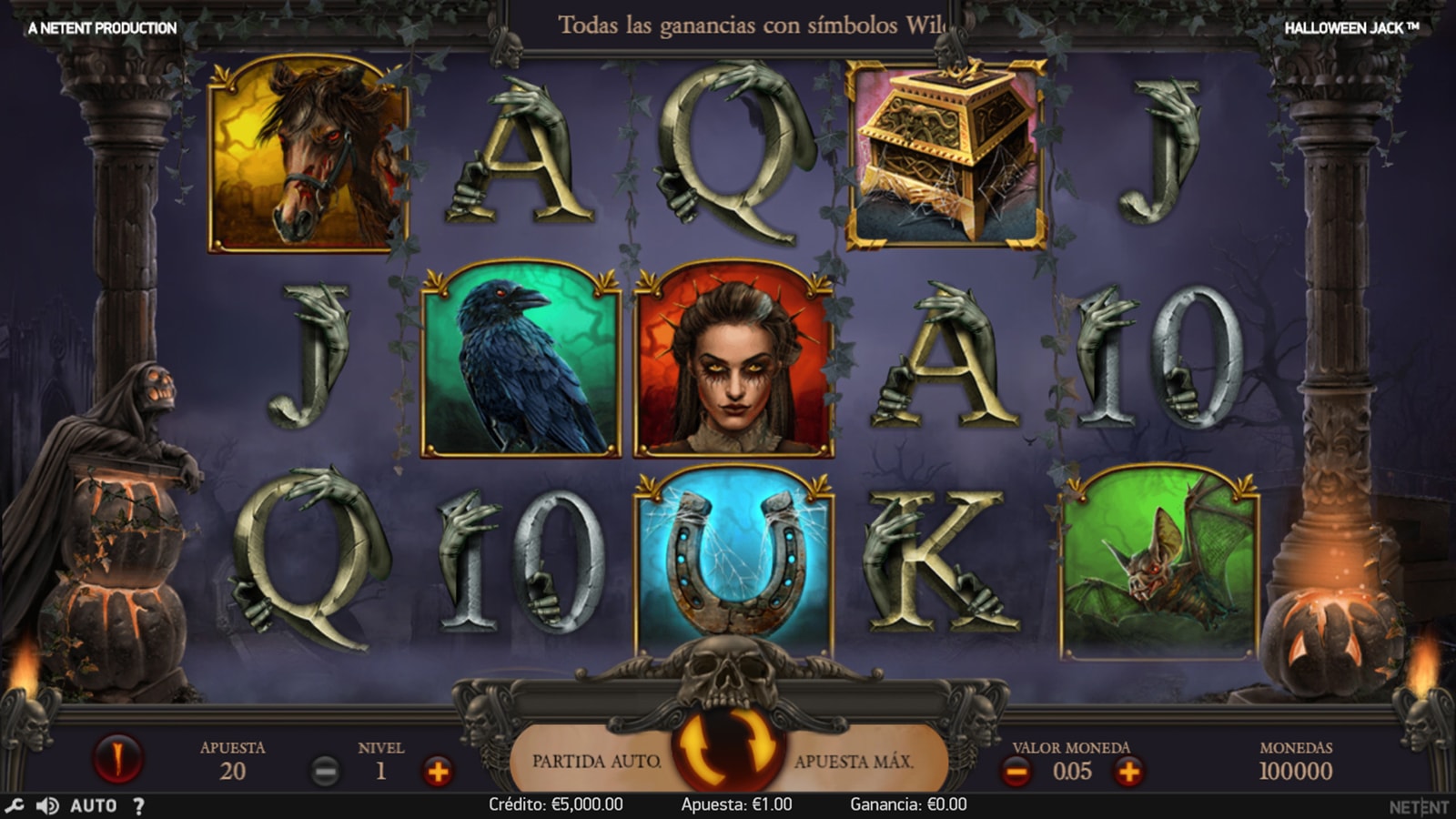Open the red paytable info button
The height and width of the screenshot is (819, 1456).
[x=117, y=757]
